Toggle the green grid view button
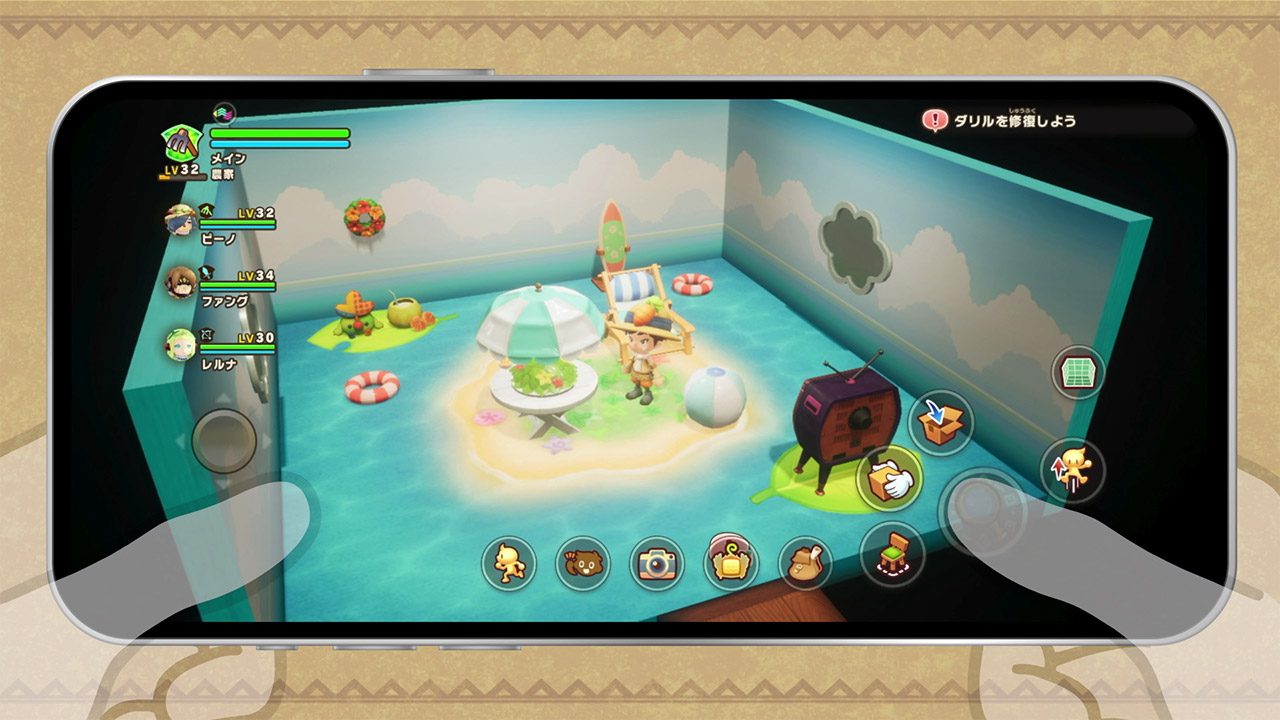The image size is (1280, 720). (x=1077, y=374)
